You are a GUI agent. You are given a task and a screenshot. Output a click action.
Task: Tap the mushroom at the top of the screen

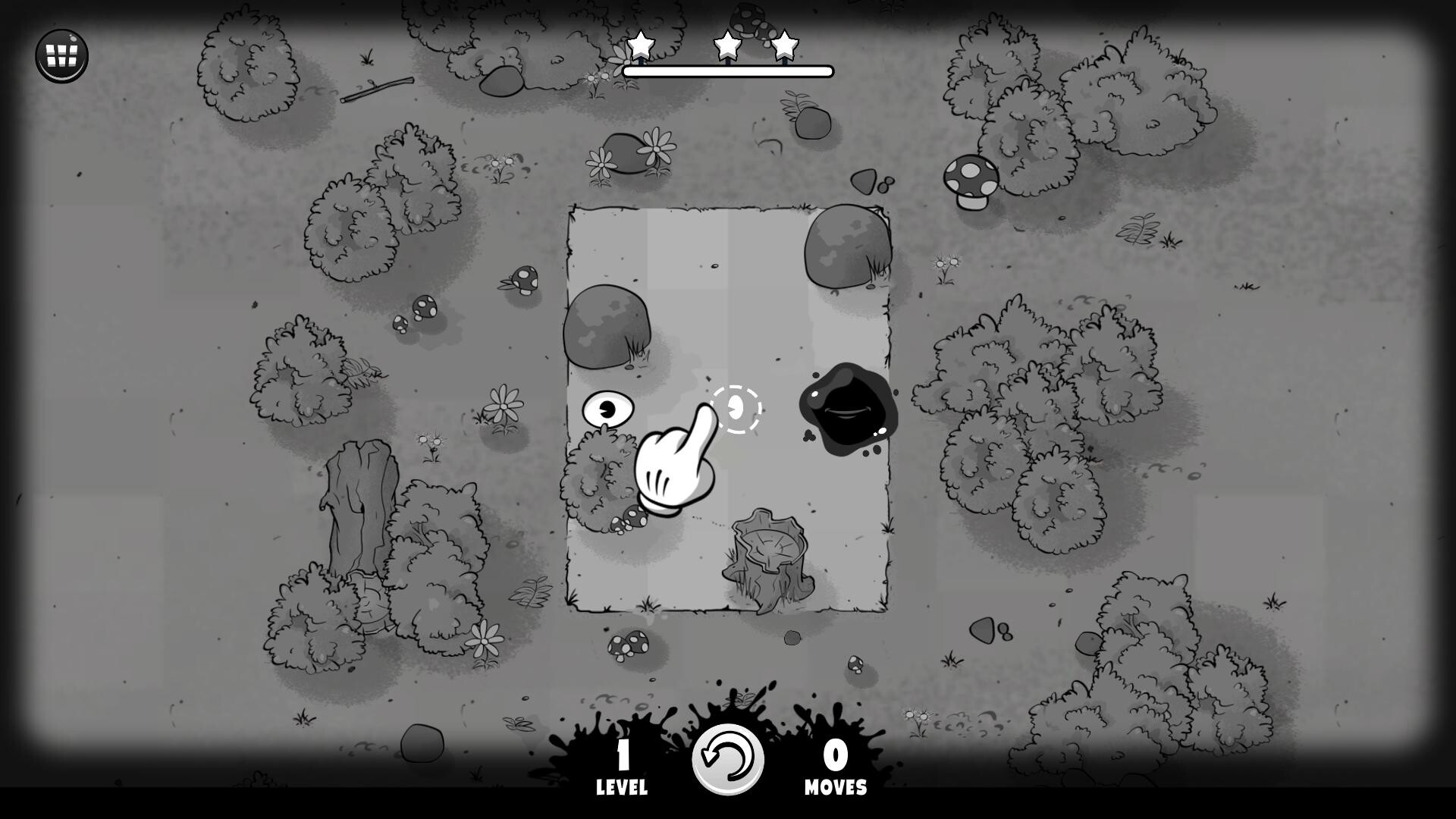pos(749,19)
